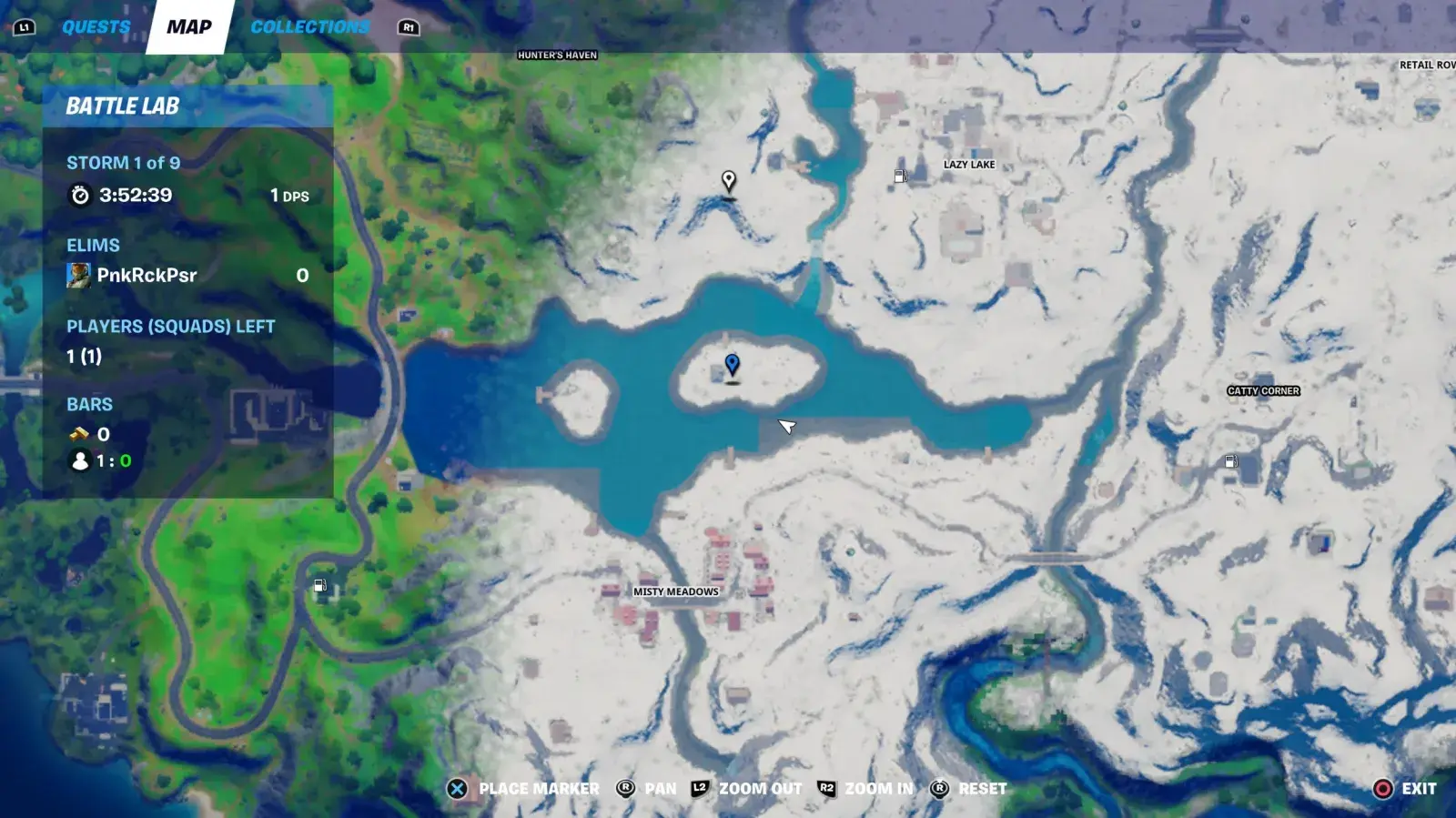Select the Lazy Lake location label
Image resolution: width=1456 pixels, height=818 pixels.
[968, 165]
